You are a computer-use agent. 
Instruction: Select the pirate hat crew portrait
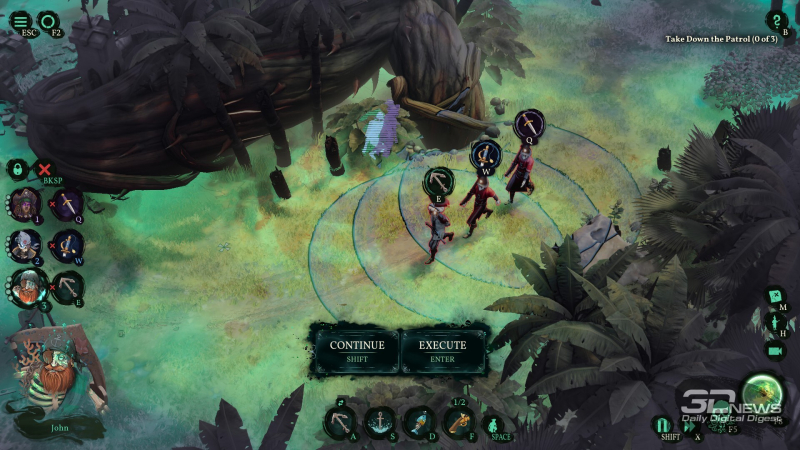[24, 205]
